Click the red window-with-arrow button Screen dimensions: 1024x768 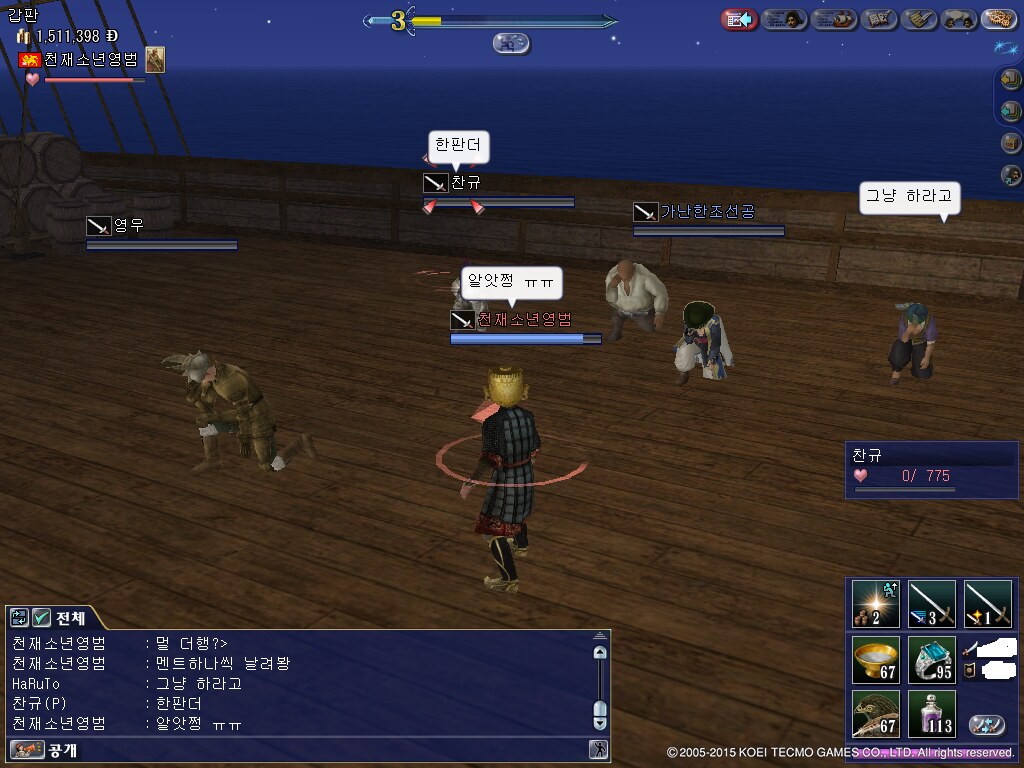[x=739, y=19]
